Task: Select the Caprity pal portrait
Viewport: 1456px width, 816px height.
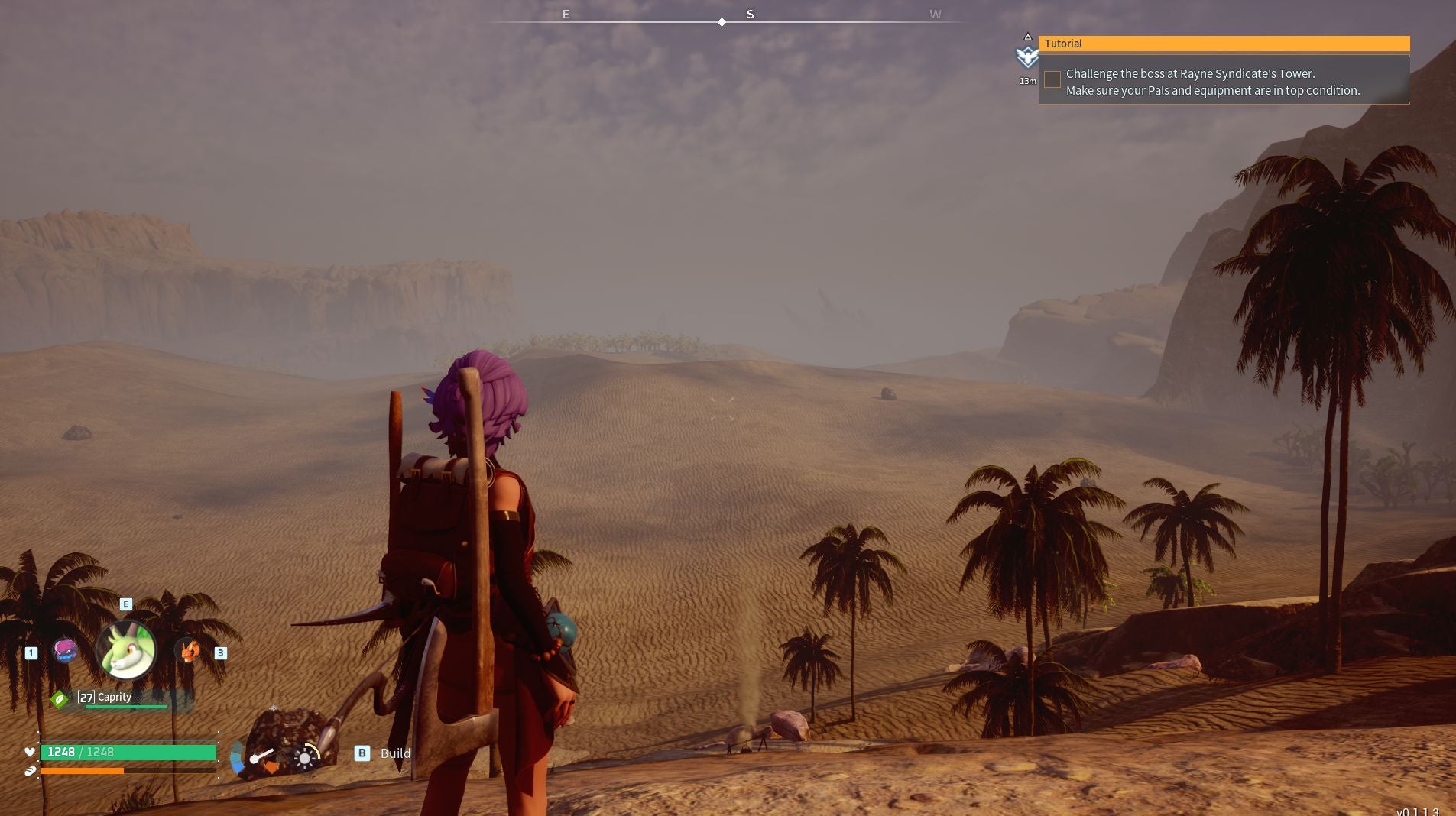Action: [x=126, y=650]
